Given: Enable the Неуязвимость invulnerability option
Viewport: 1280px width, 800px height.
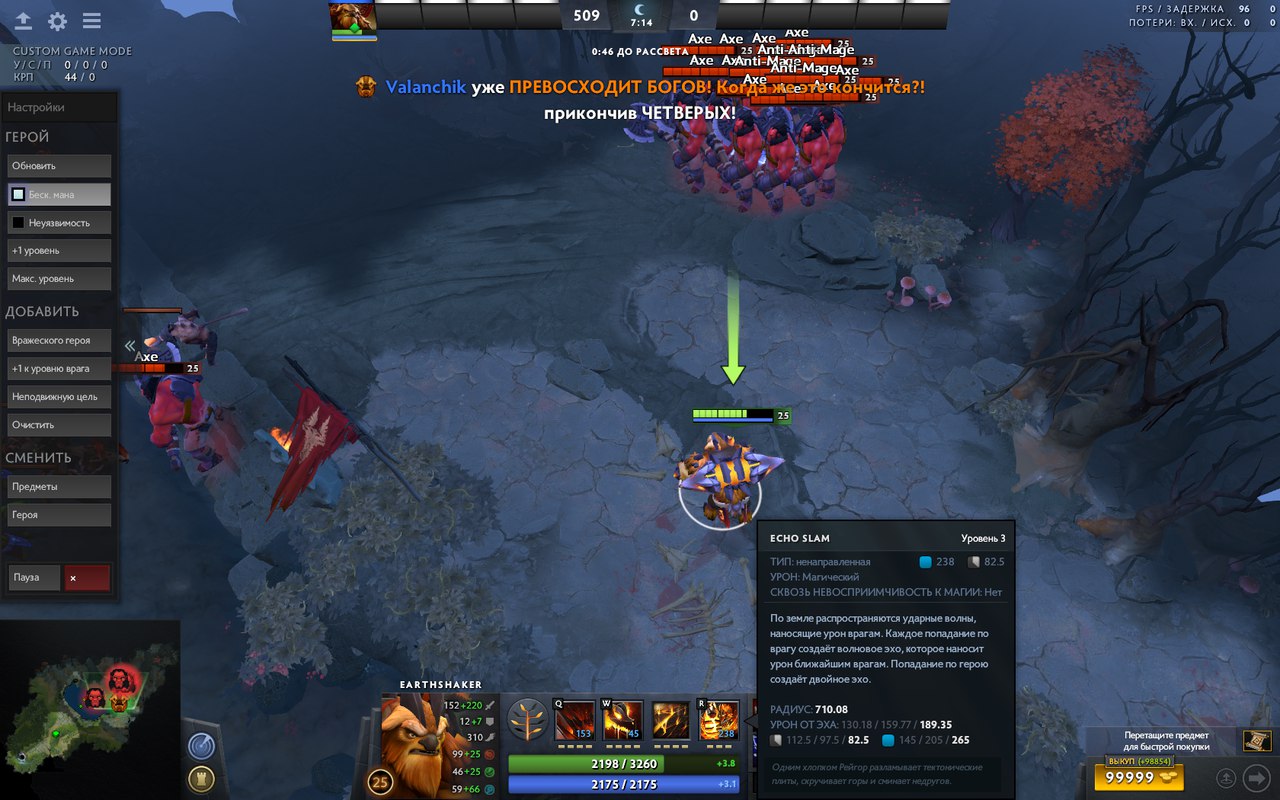Looking at the screenshot, I should click(58, 222).
